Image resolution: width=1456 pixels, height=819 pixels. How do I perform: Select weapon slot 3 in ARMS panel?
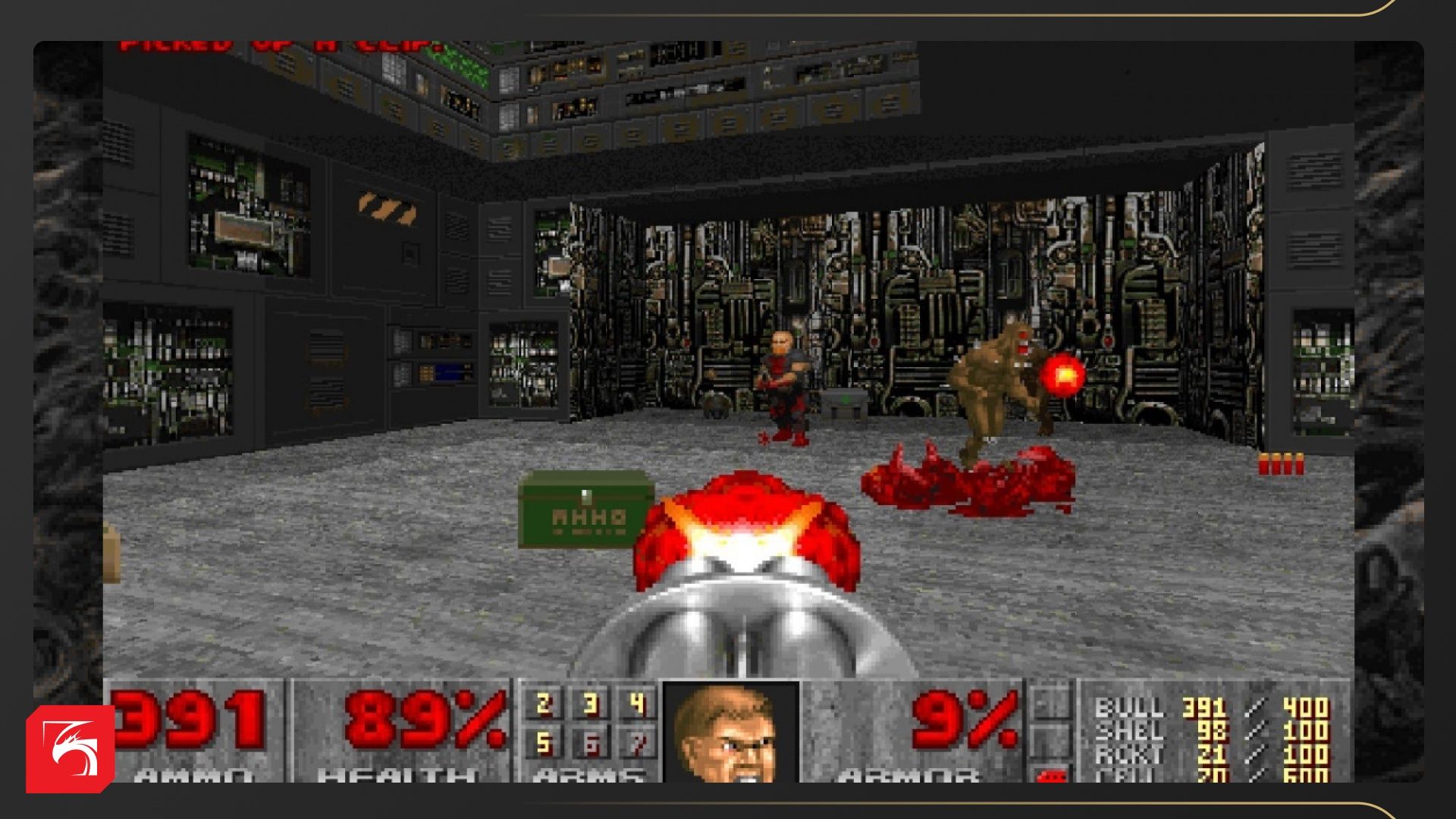[x=591, y=704]
